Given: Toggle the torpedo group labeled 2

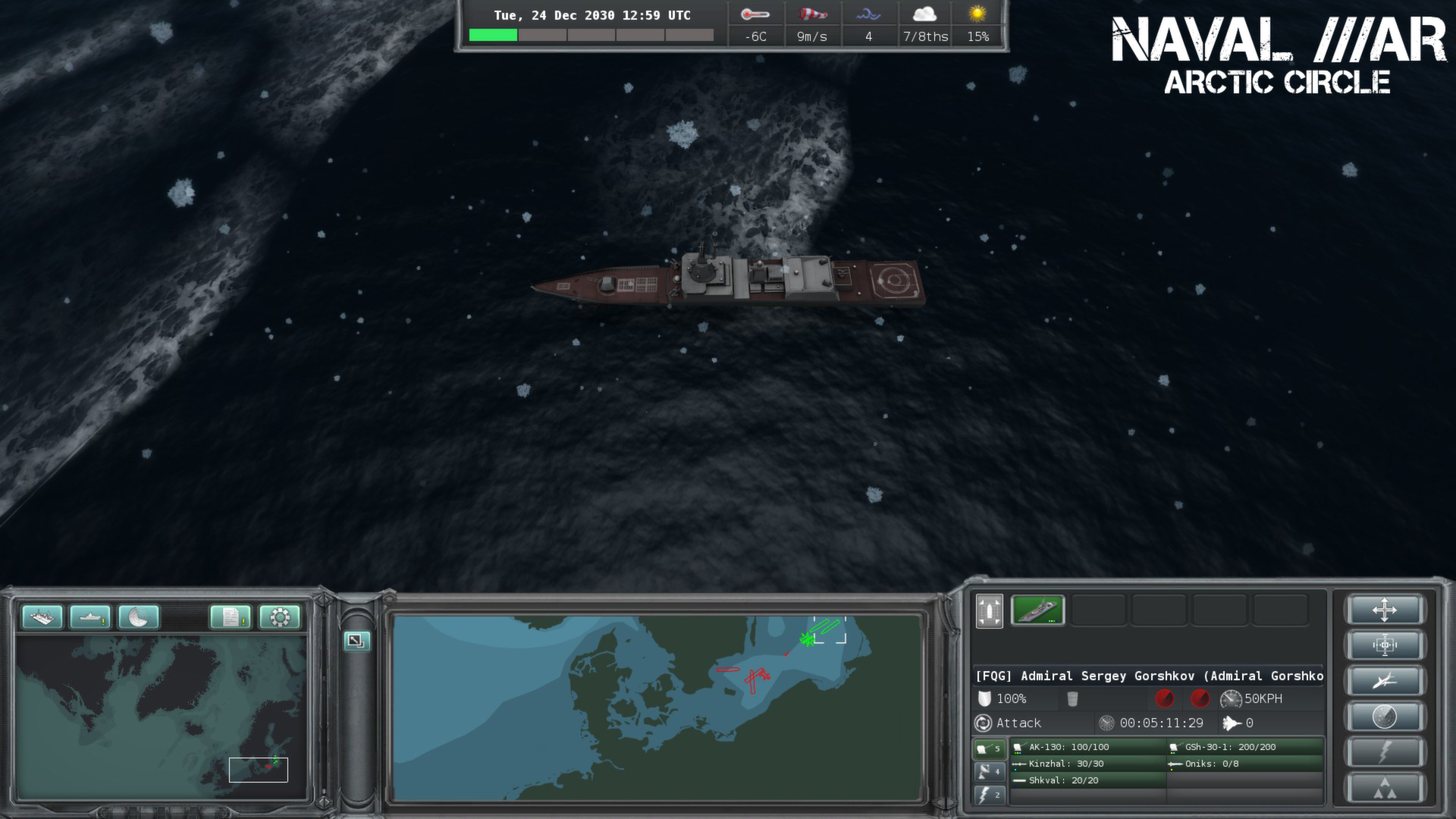Looking at the screenshot, I should (x=990, y=795).
